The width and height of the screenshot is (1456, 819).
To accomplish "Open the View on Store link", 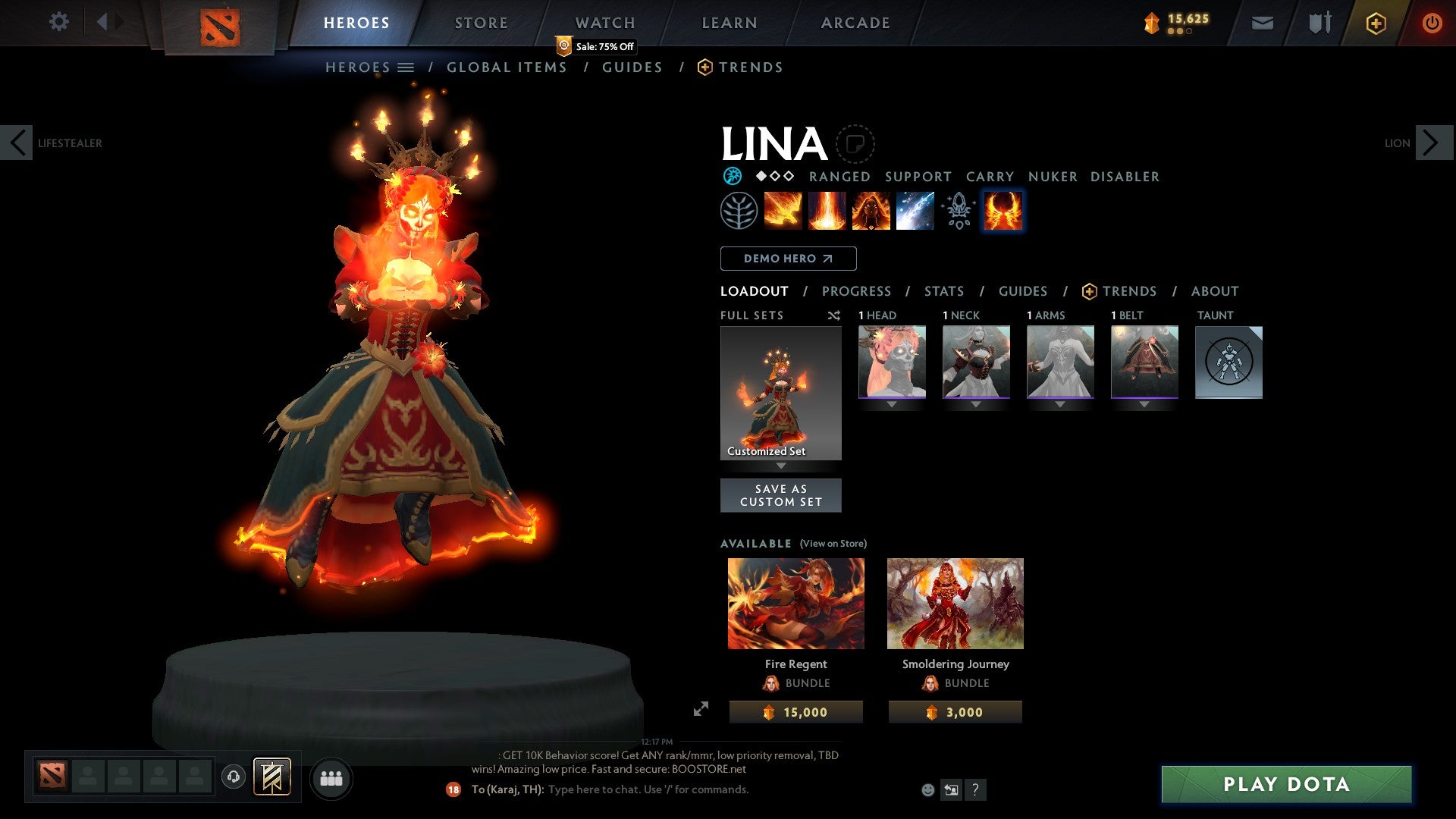I will [833, 544].
